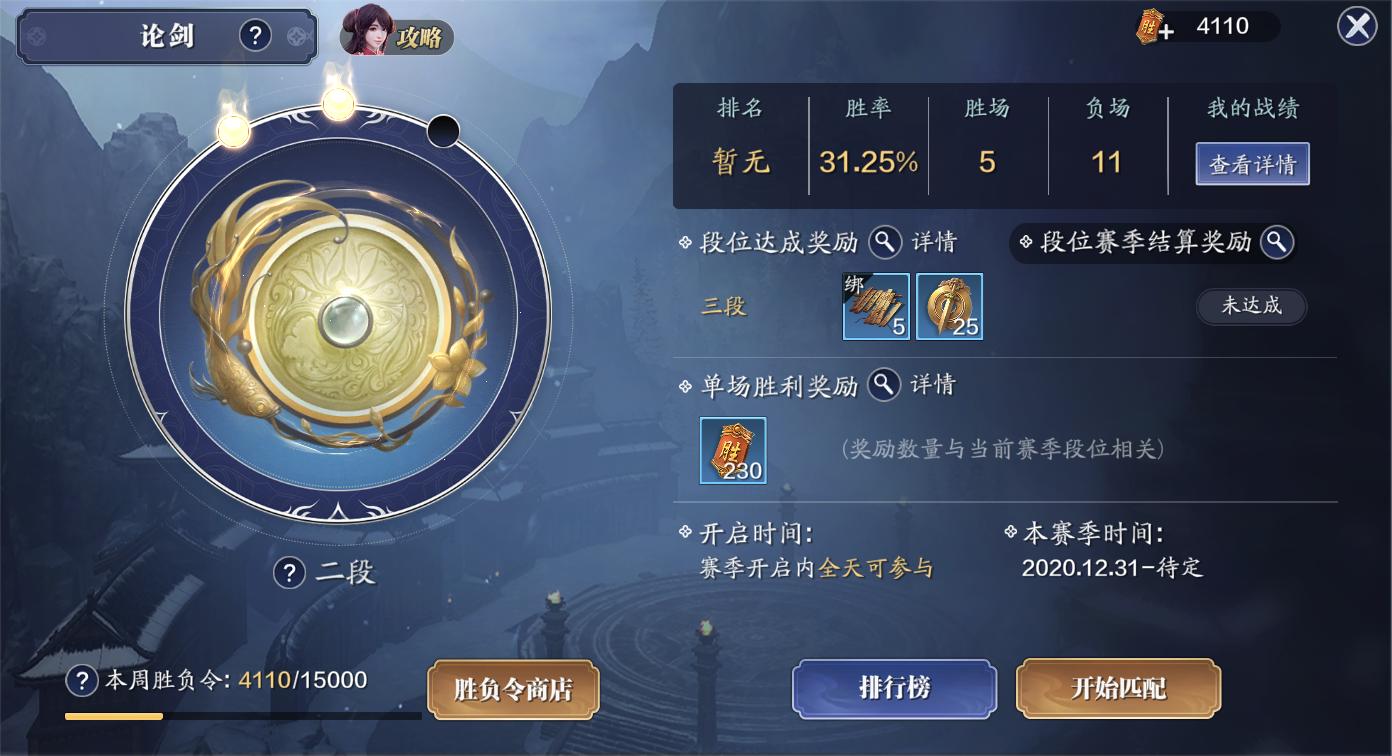The height and width of the screenshot is (756, 1392).
Task: Inspect the gold medal reward x25
Action: click(x=948, y=306)
